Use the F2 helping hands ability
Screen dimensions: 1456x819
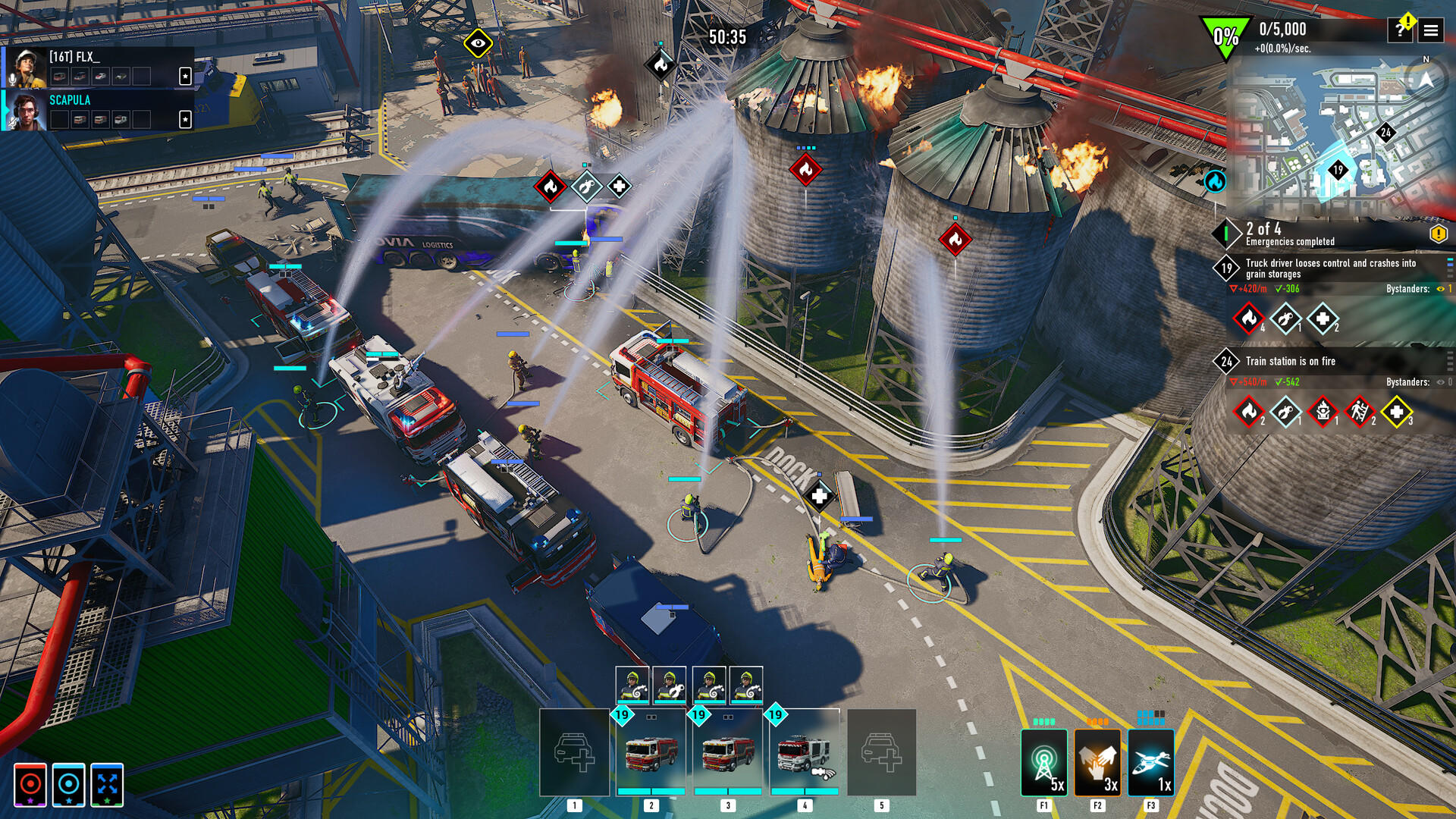pos(1097,762)
